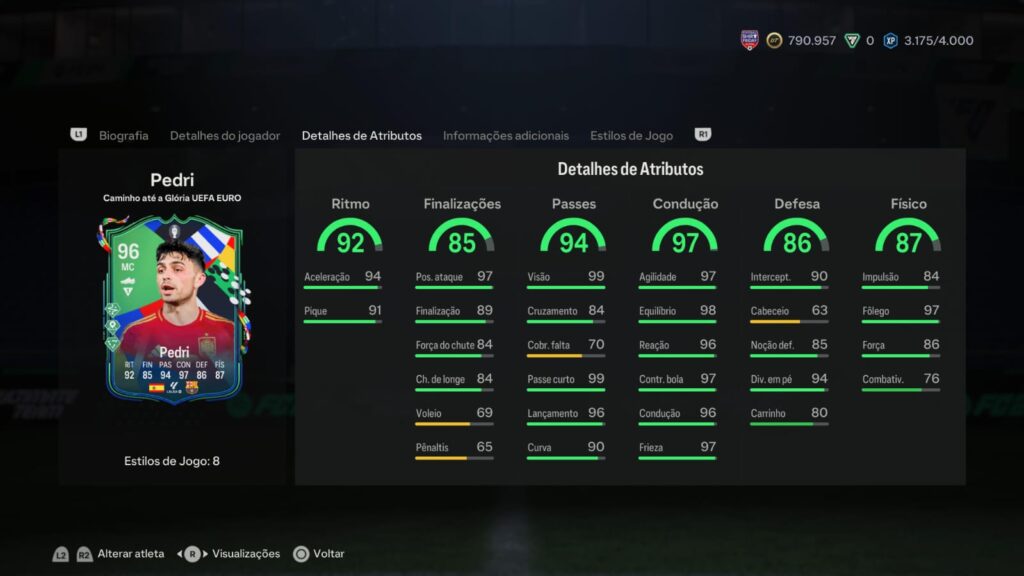Open the Visualizações option
This screenshot has width=1024, height=576.
point(245,553)
